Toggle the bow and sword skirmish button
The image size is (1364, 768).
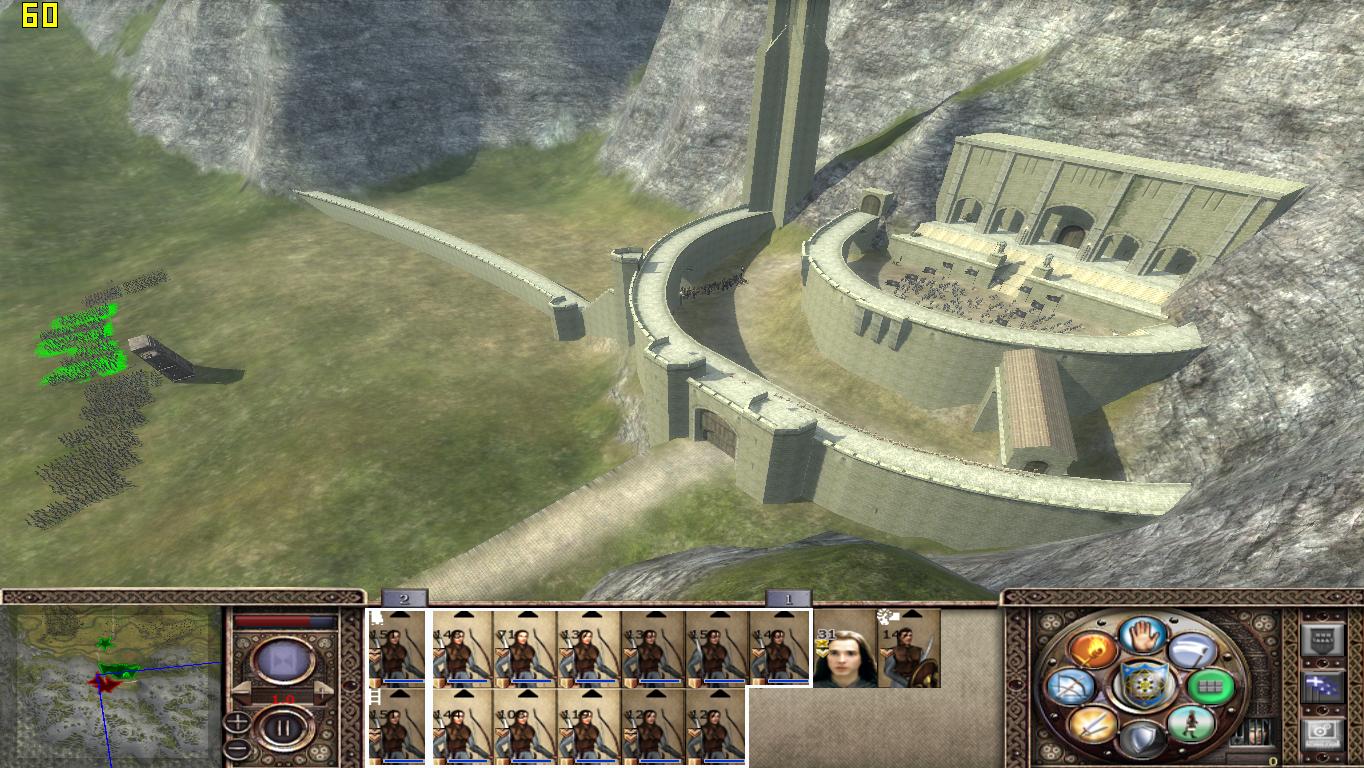(x=1068, y=687)
